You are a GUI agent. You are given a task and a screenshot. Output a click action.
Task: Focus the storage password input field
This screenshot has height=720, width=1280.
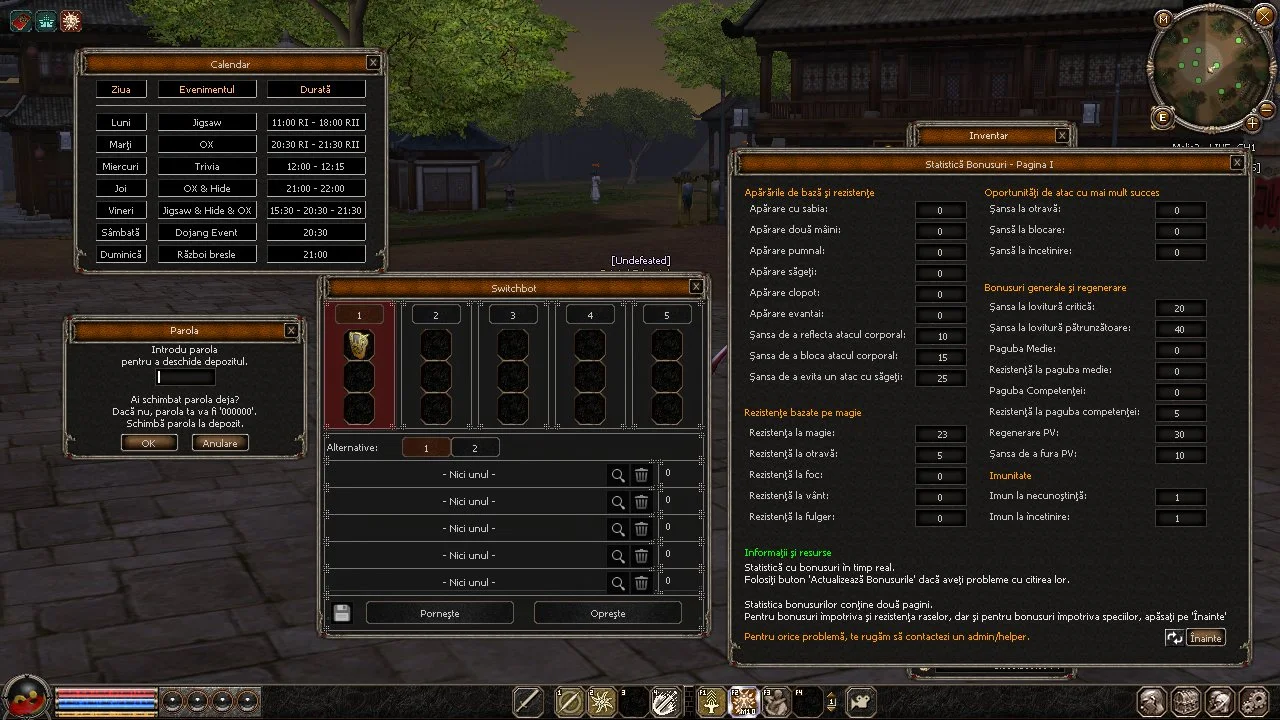pyautogui.click(x=186, y=378)
